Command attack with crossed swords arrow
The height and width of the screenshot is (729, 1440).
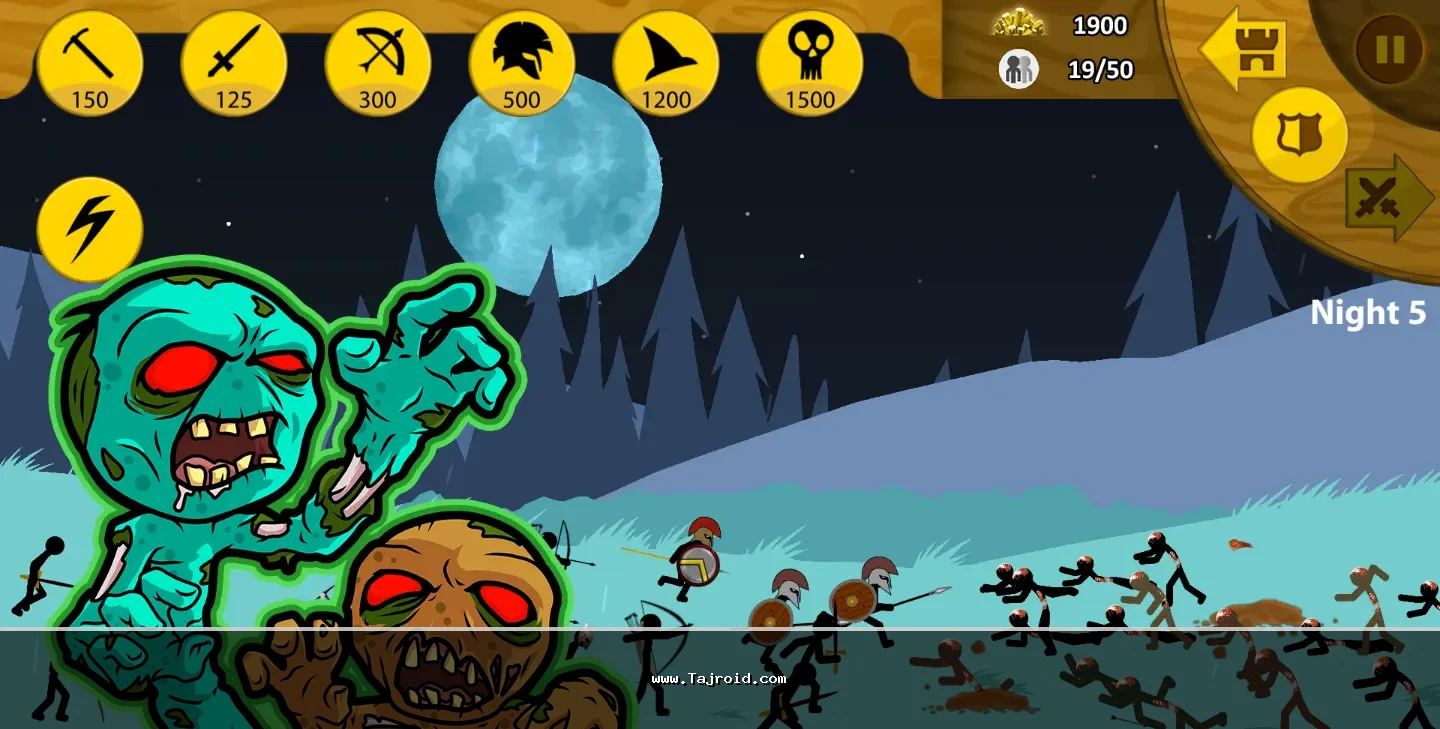tap(1387, 198)
